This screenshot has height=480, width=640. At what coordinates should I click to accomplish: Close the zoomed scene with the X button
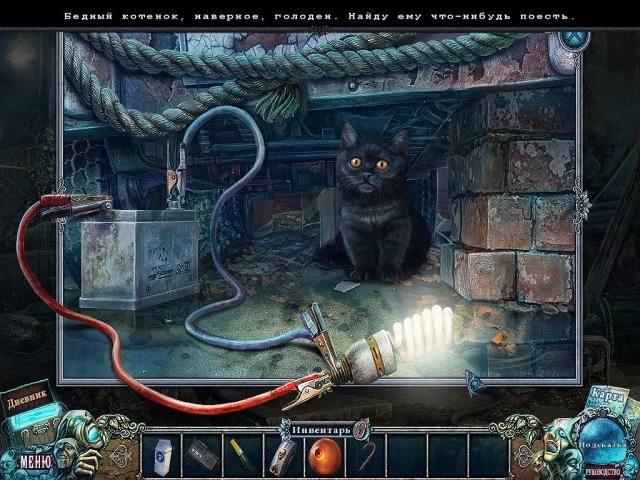(572, 41)
